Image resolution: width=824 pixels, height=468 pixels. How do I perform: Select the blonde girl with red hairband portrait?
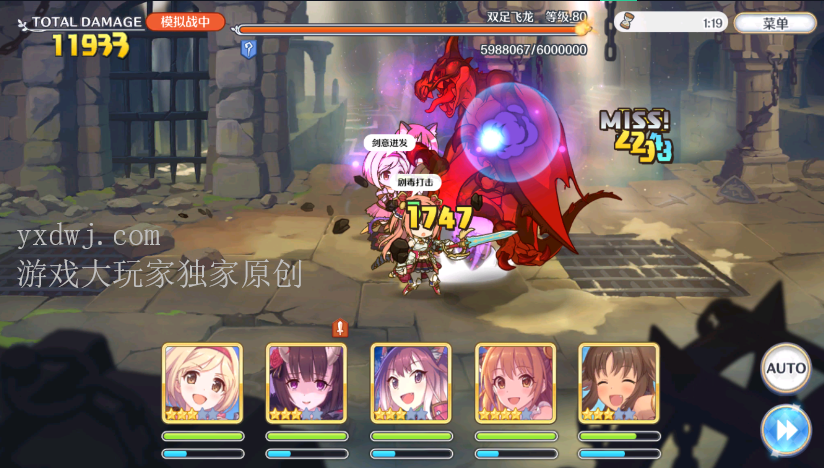(x=202, y=383)
